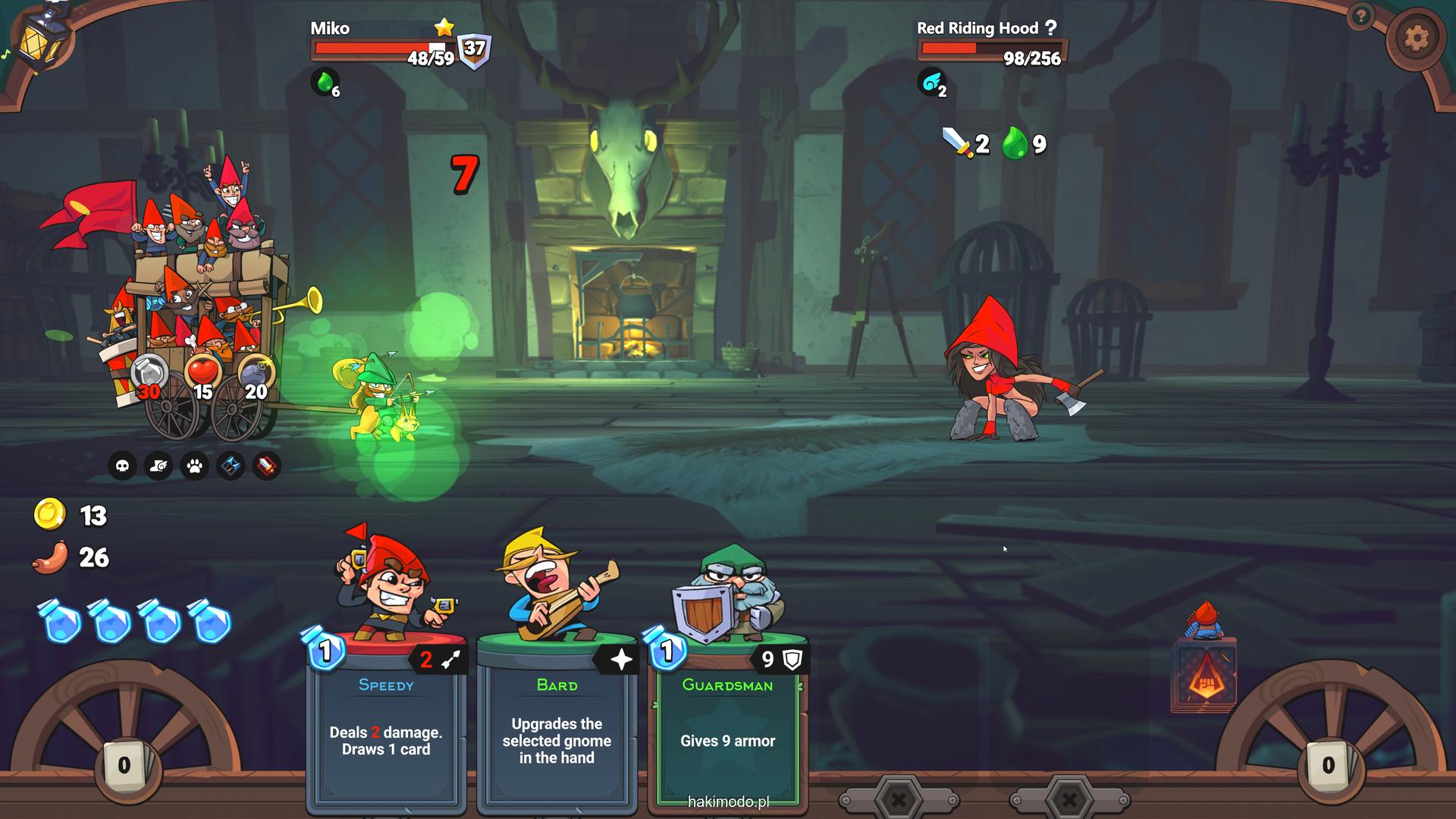Screen dimensions: 1456x819
Task: Play the Guardsman armor card
Action: click(727, 720)
